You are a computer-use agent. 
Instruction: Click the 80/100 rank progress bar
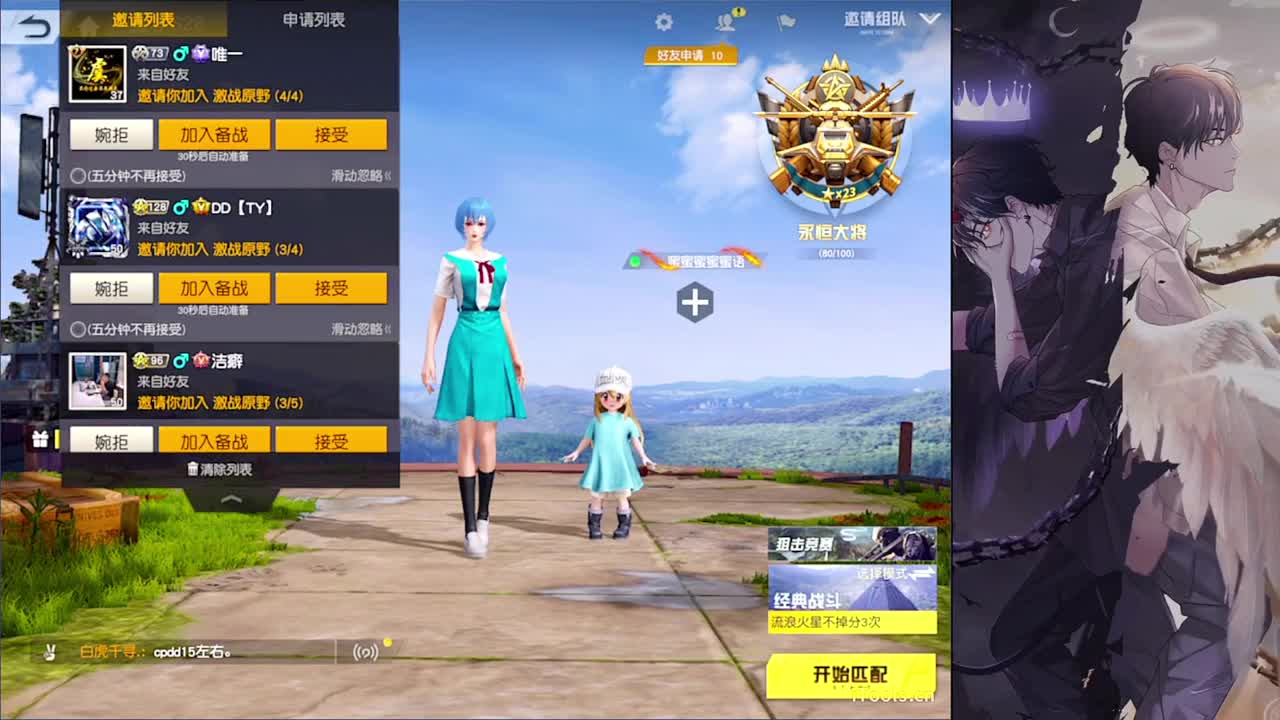836,252
